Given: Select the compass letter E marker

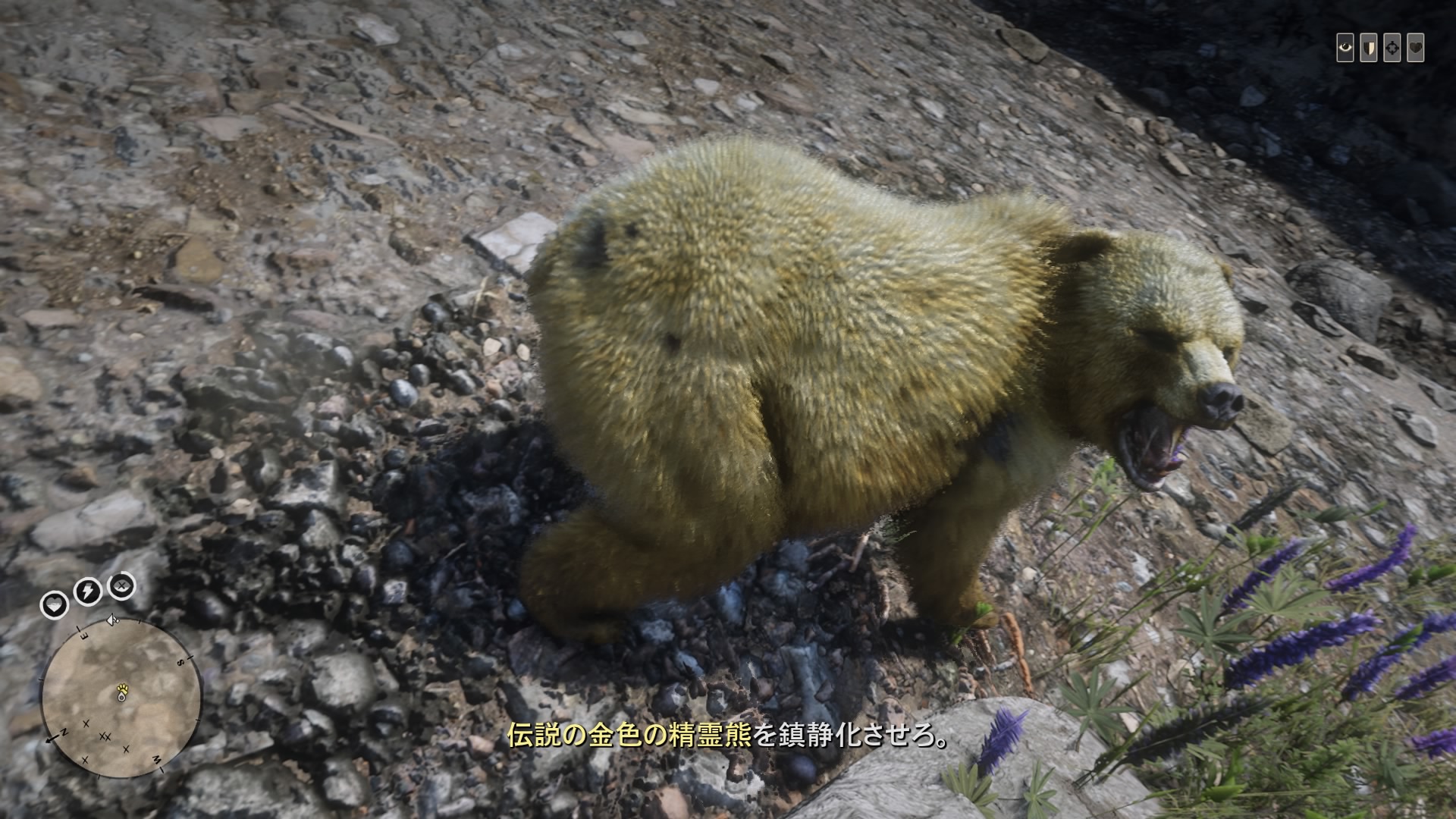Looking at the screenshot, I should click(83, 634).
